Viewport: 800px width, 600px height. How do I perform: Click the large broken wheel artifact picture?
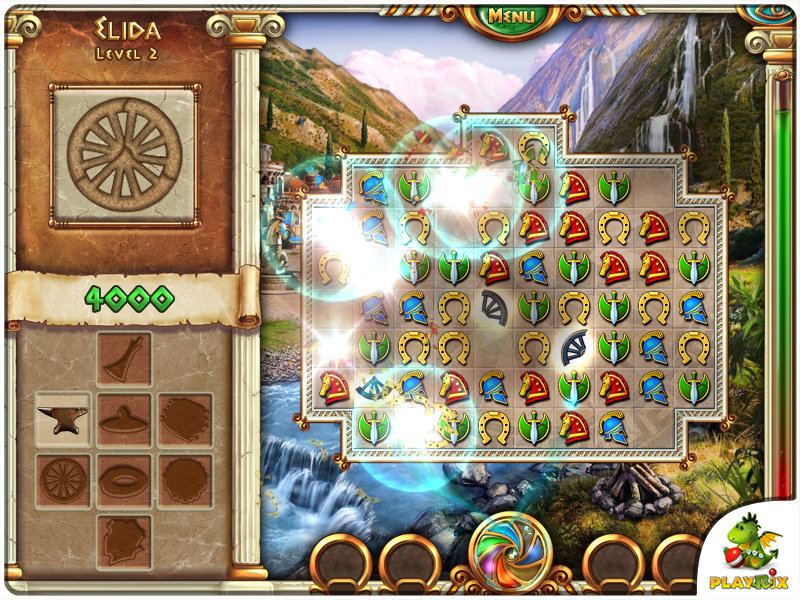(124, 154)
